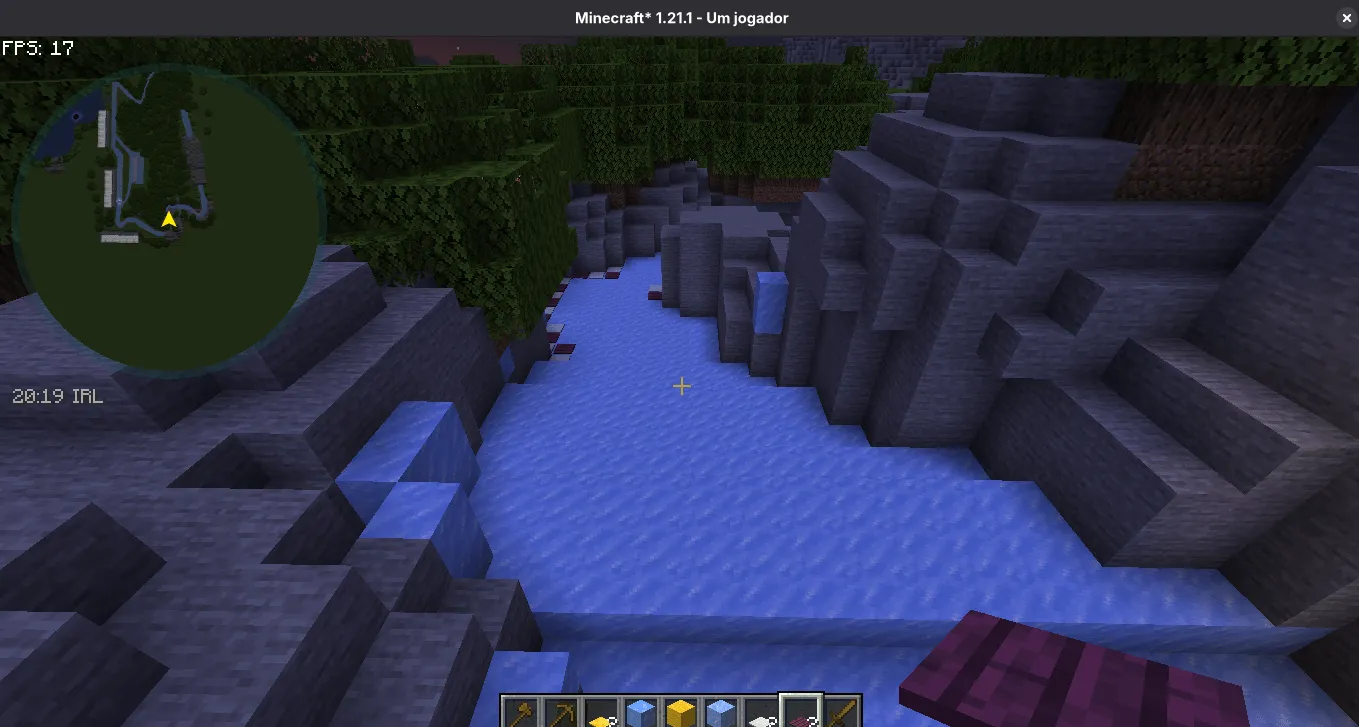Image resolution: width=1359 pixels, height=727 pixels.
Task: Select the packed ice block in the hotbar
Action: (x=722, y=712)
